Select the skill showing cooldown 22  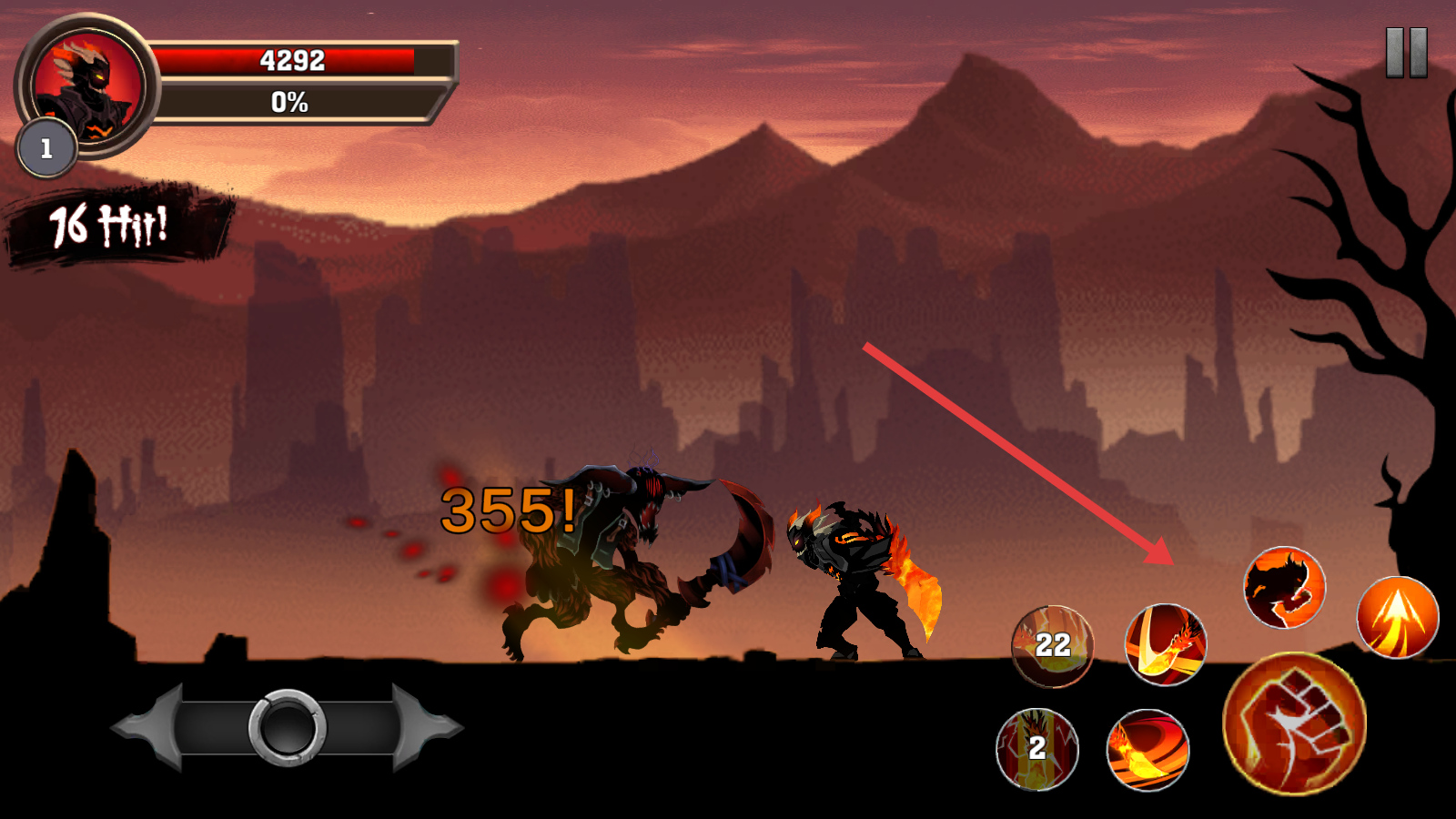point(1053,646)
